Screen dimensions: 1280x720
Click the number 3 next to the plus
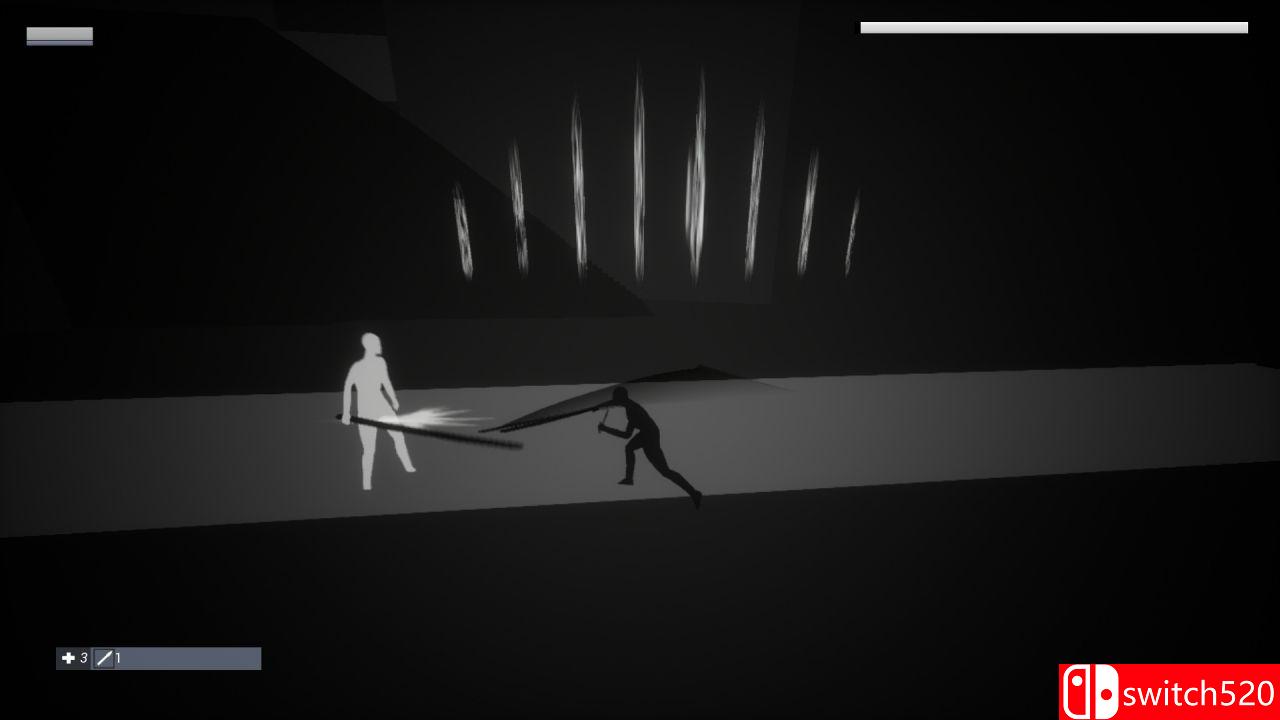(x=84, y=658)
